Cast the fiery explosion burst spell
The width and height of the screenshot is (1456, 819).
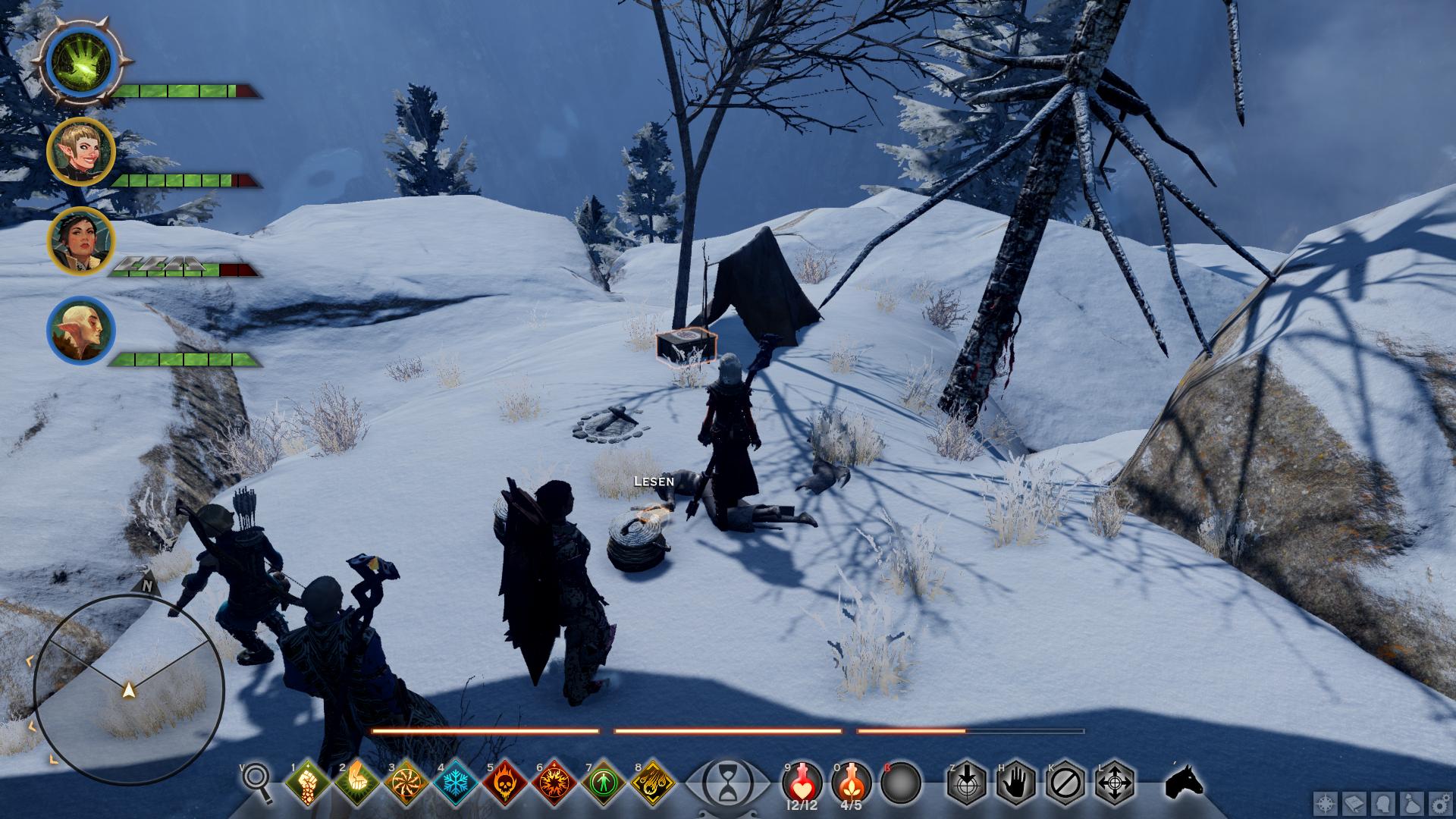tap(555, 781)
